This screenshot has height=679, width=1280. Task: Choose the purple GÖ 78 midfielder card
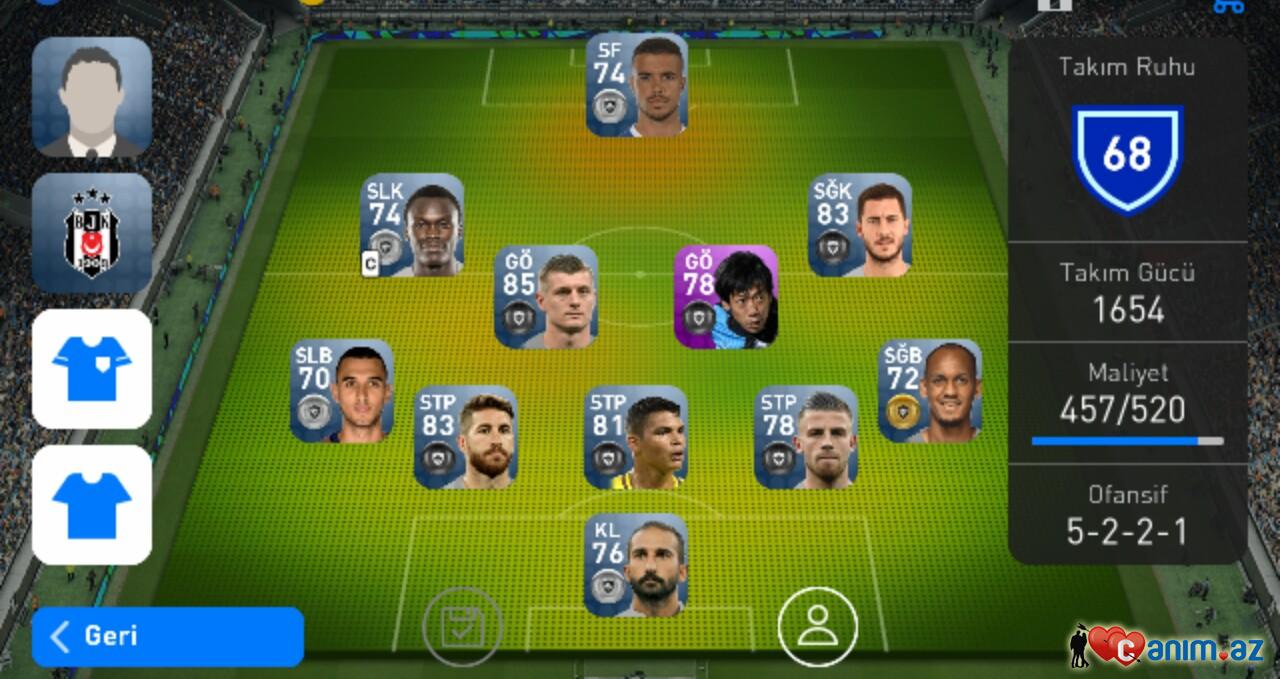click(726, 297)
